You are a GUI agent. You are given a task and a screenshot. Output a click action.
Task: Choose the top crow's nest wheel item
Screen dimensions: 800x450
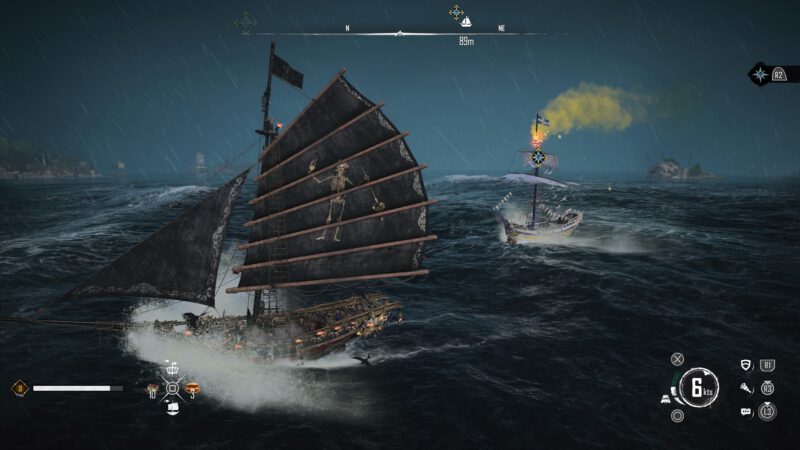(172, 368)
